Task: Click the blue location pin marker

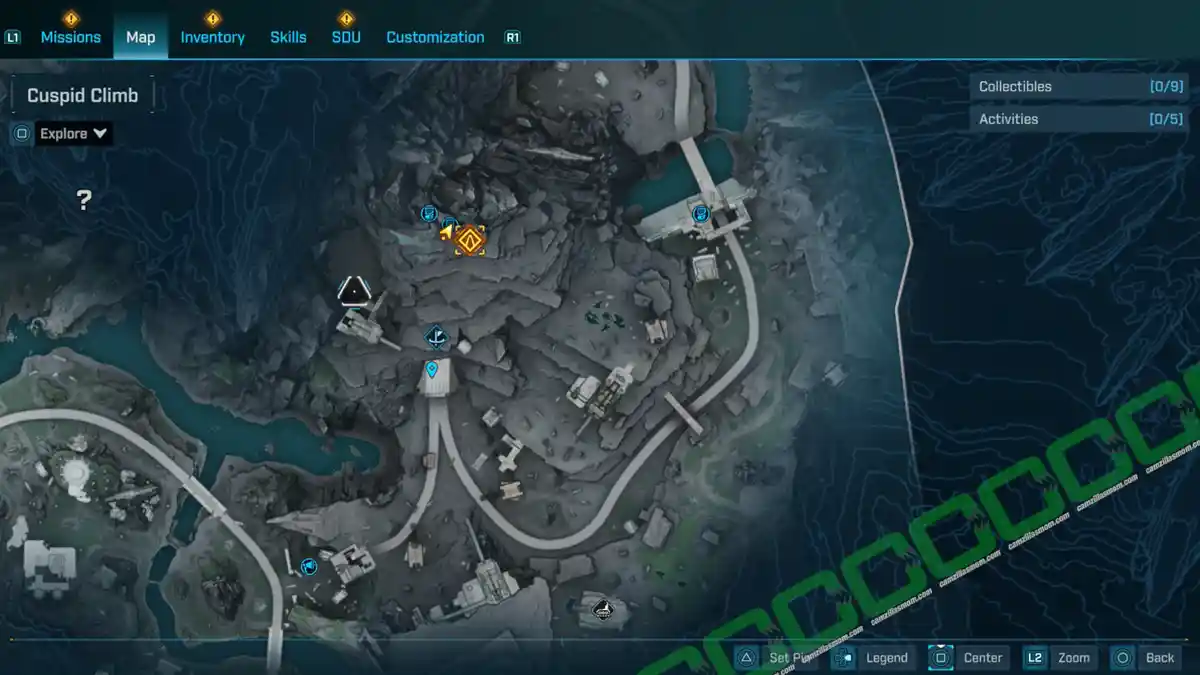Action: (x=432, y=370)
